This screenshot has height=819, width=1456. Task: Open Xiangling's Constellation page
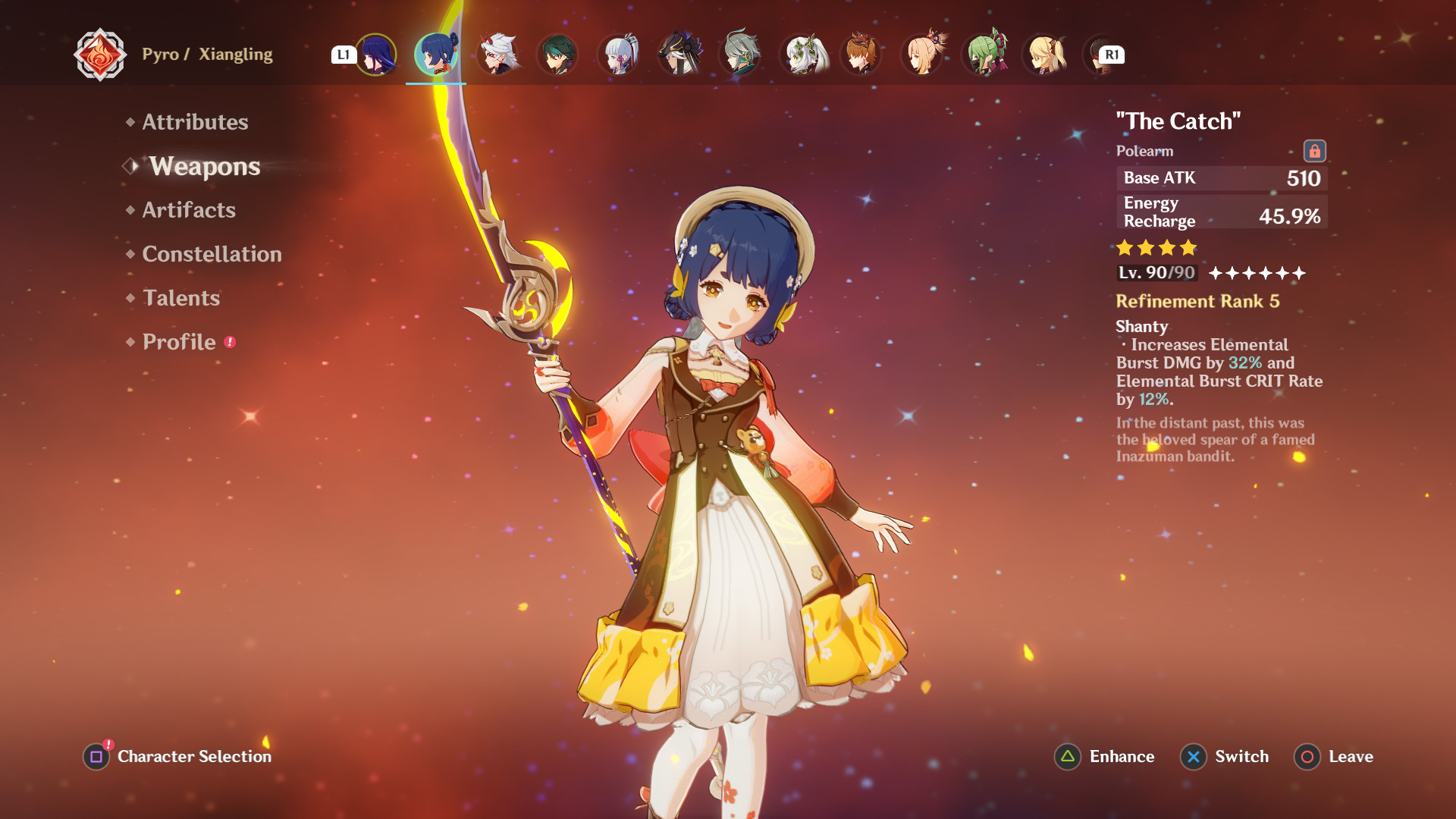click(212, 254)
